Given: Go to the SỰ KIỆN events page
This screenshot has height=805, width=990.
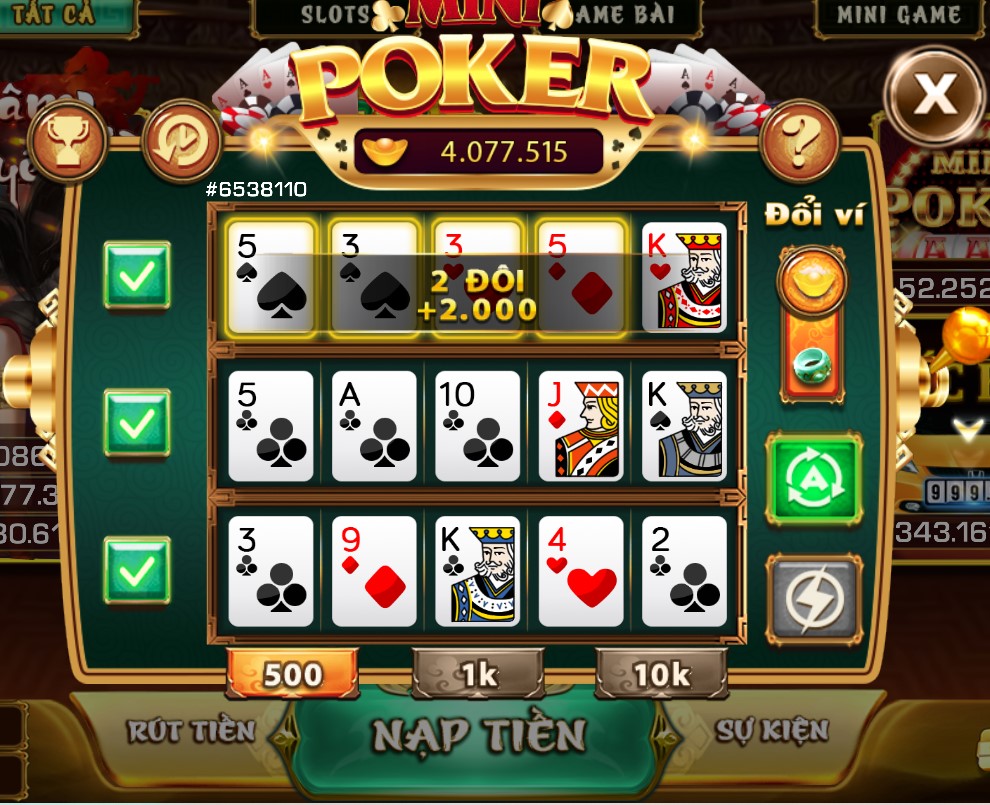Looking at the screenshot, I should (x=772, y=731).
